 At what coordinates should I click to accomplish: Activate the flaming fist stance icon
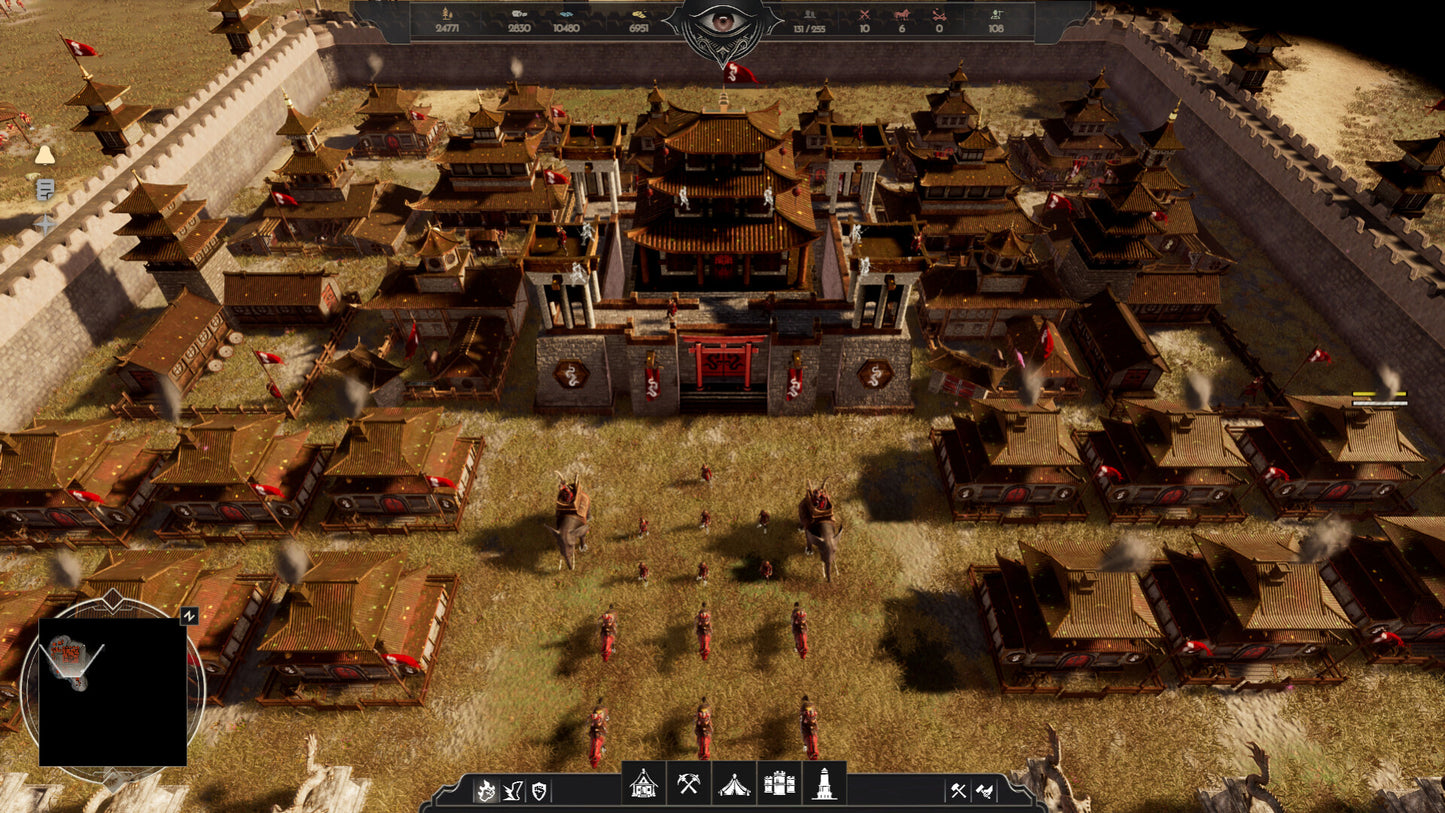tap(486, 791)
